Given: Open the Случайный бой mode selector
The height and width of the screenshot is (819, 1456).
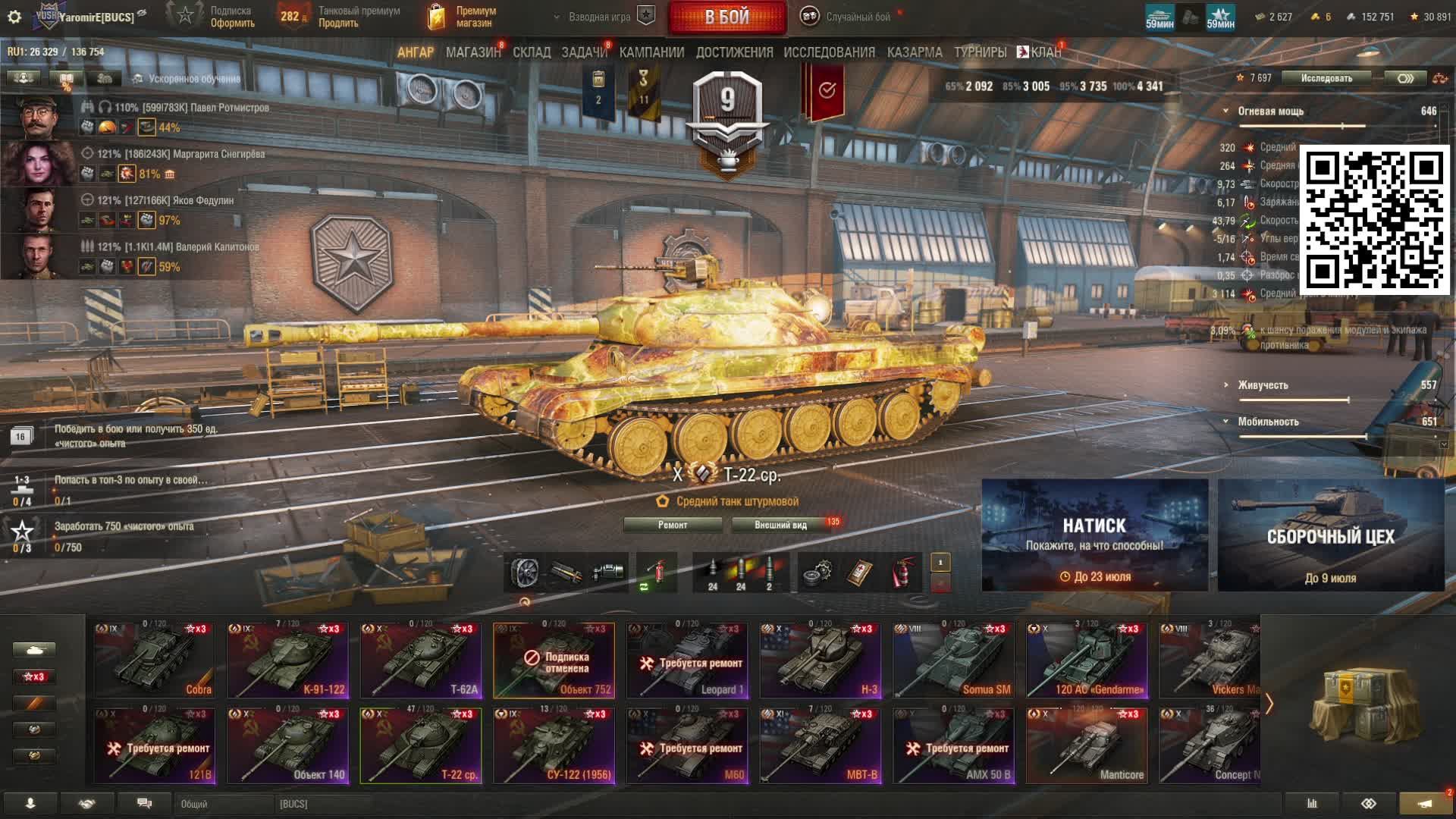Looking at the screenshot, I should pos(849,17).
